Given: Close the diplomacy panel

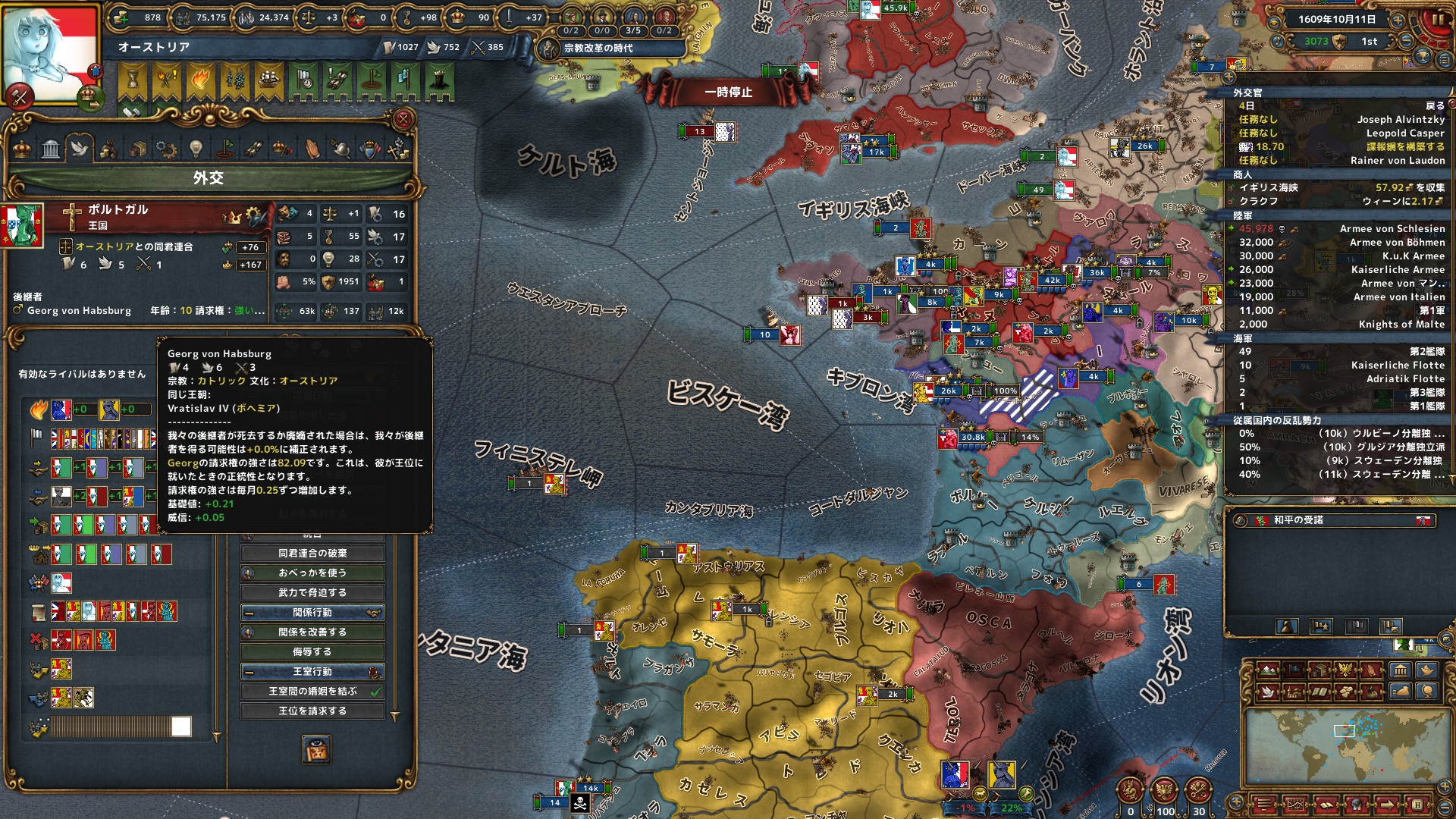Looking at the screenshot, I should 403,119.
